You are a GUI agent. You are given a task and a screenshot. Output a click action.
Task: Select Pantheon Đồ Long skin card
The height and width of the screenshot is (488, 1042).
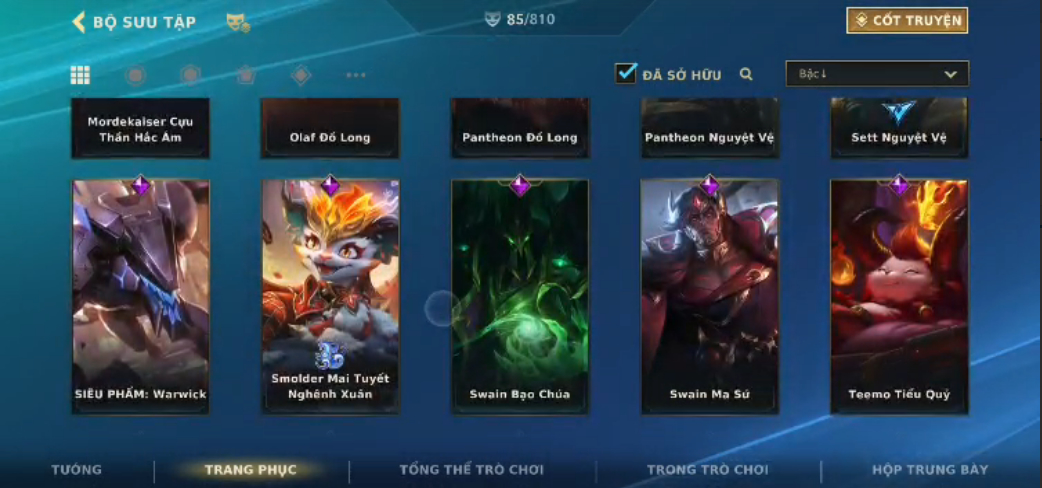click(x=520, y=128)
